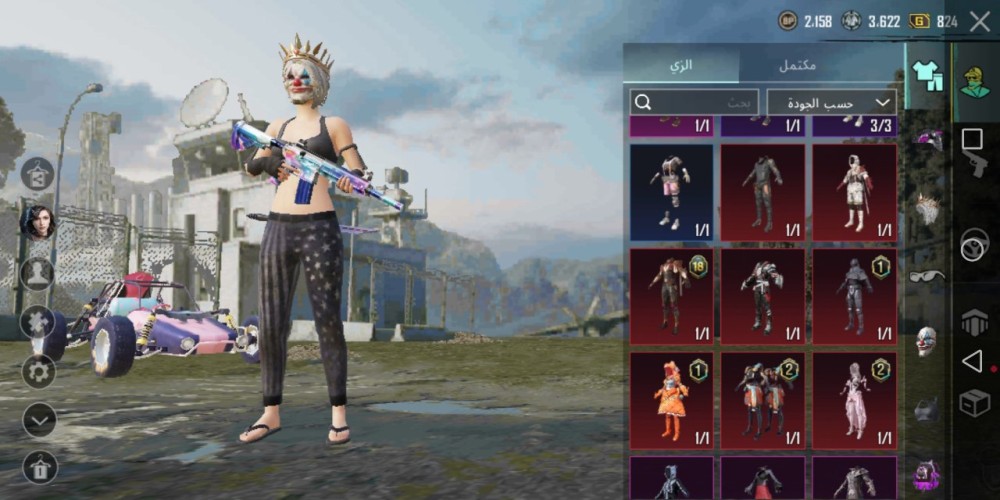Open the character profile category
1000x500 pixels.
(975, 82)
